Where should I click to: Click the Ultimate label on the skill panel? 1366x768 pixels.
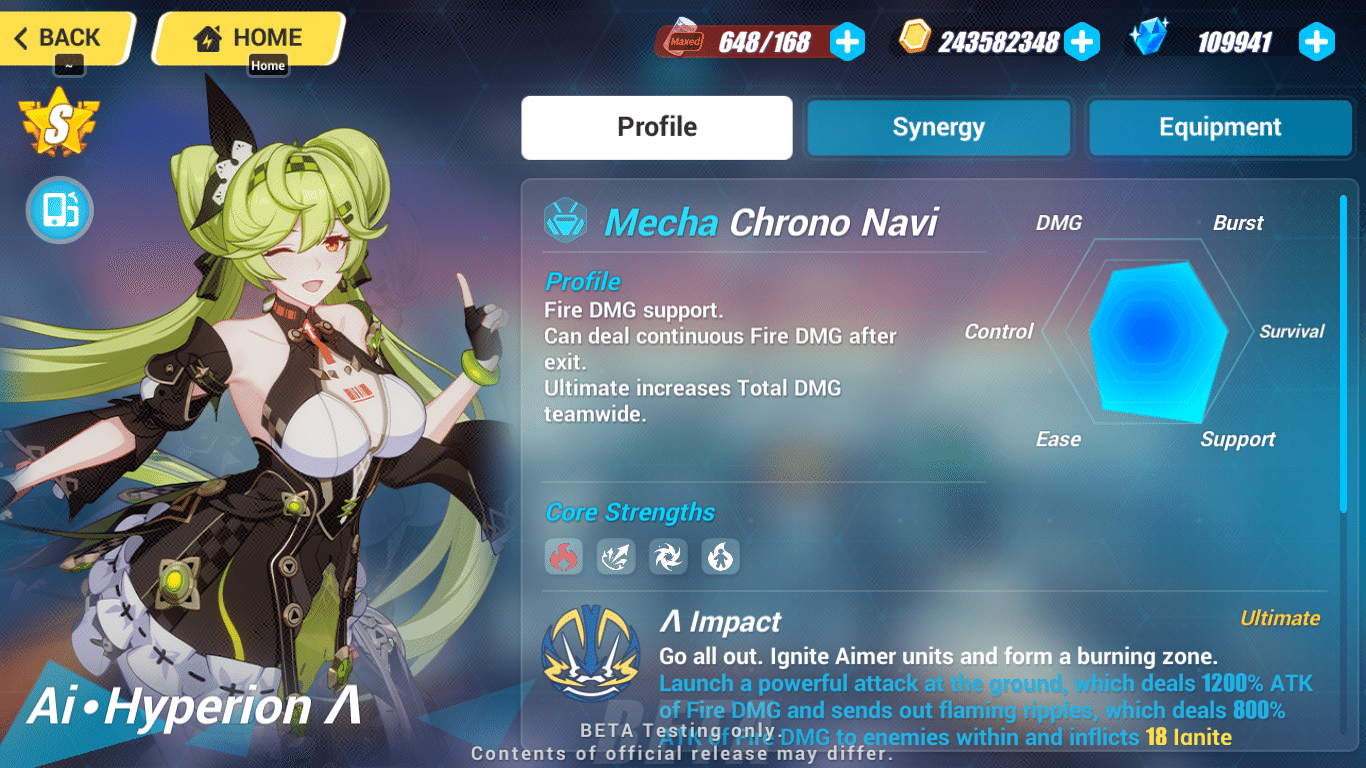click(x=1280, y=618)
